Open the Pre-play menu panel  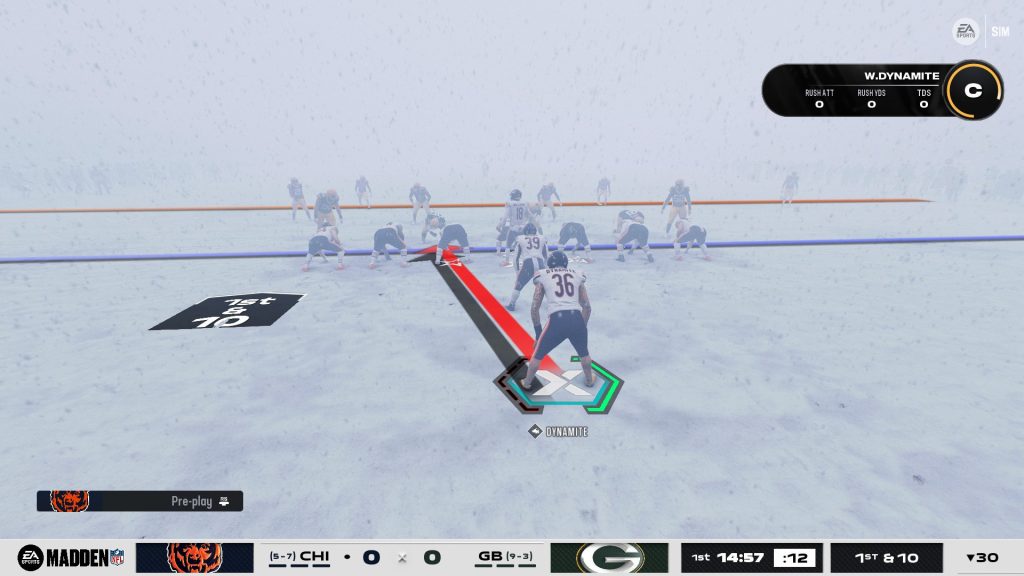pos(140,501)
